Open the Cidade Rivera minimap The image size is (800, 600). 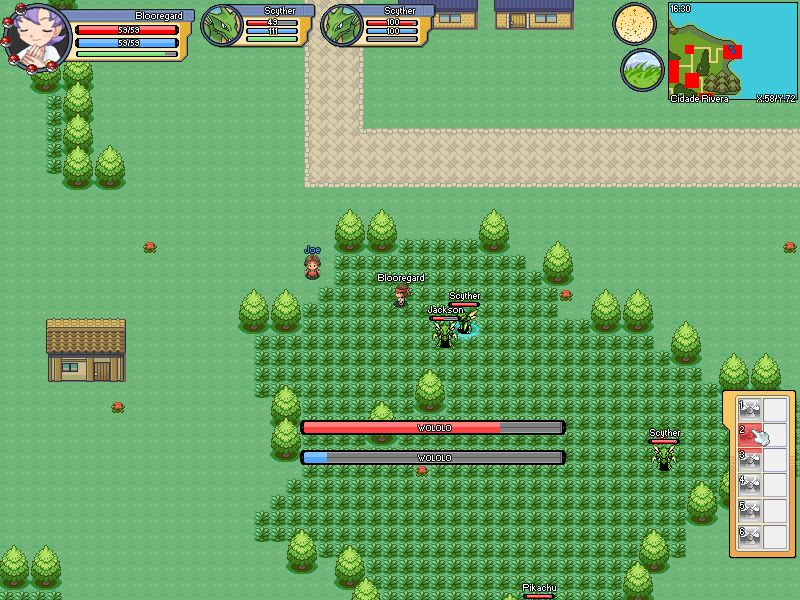(732, 51)
